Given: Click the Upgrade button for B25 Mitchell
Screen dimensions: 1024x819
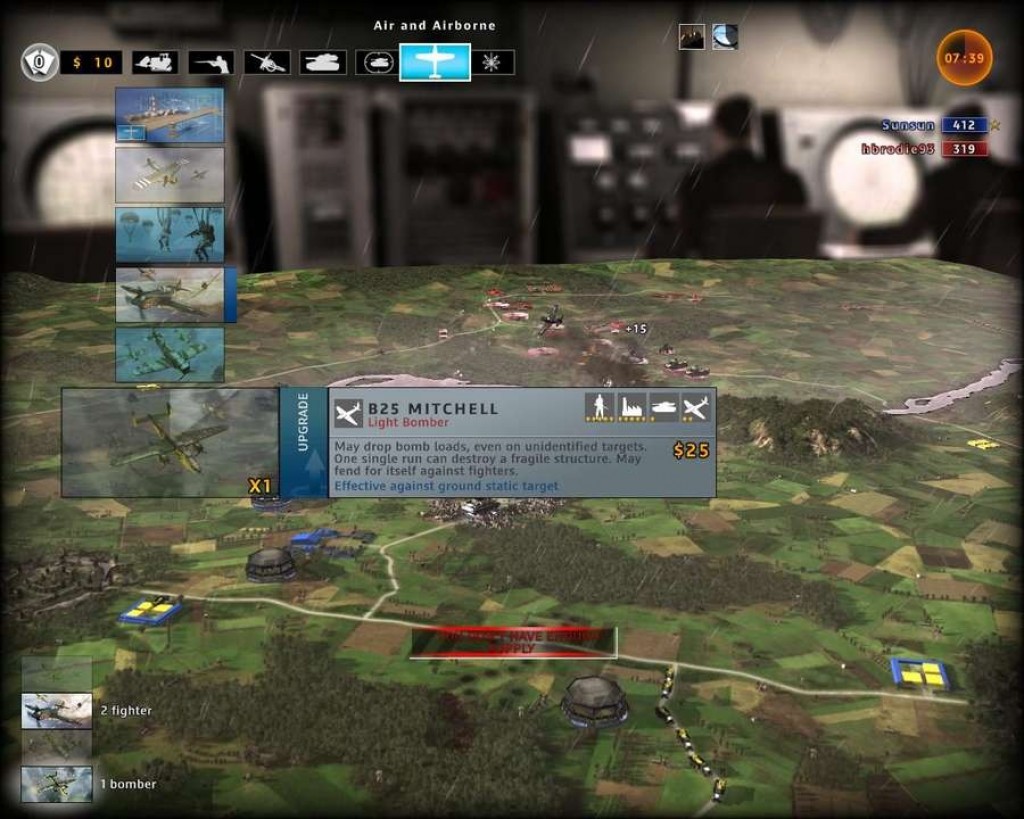Looking at the screenshot, I should (303, 442).
